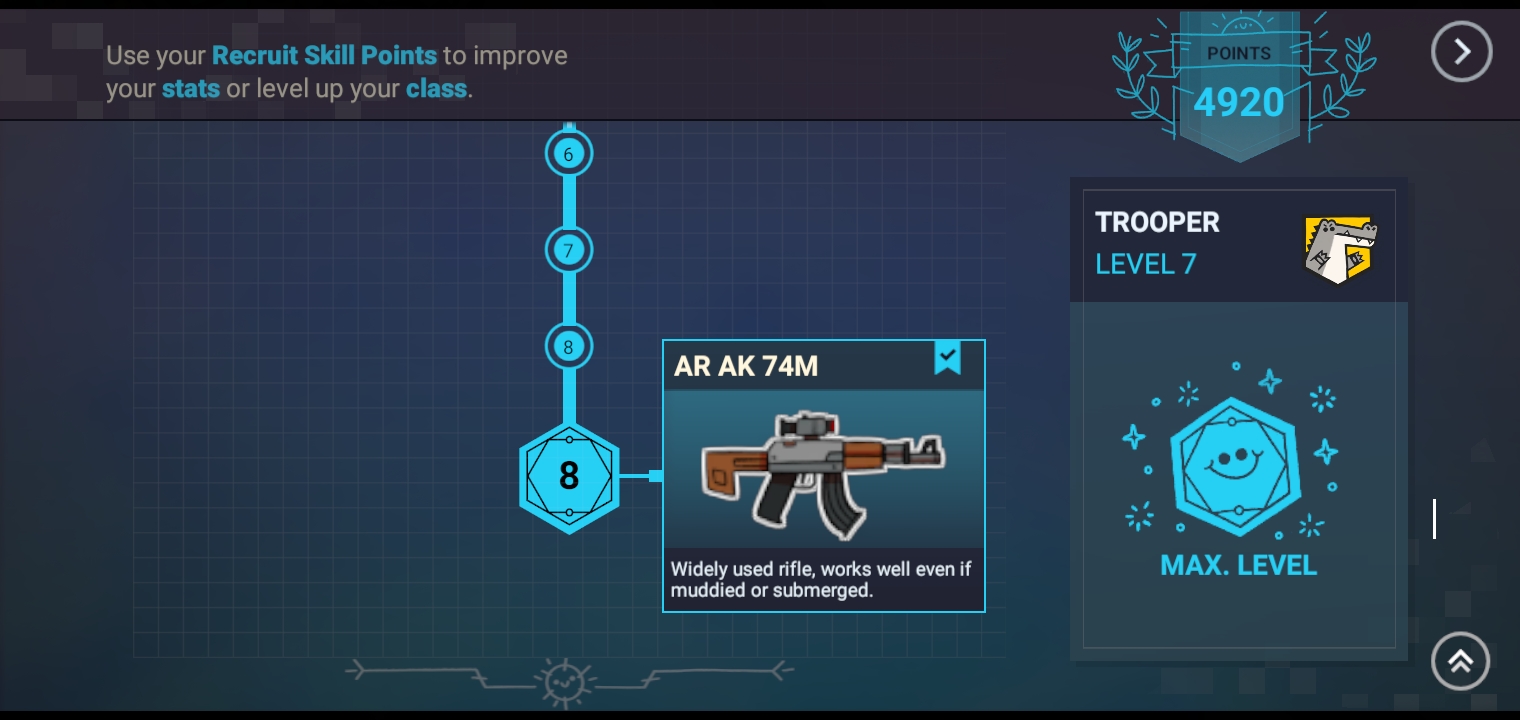Click the Trooper crocodile class icon
1520x720 pixels.
pyautogui.click(x=1341, y=249)
